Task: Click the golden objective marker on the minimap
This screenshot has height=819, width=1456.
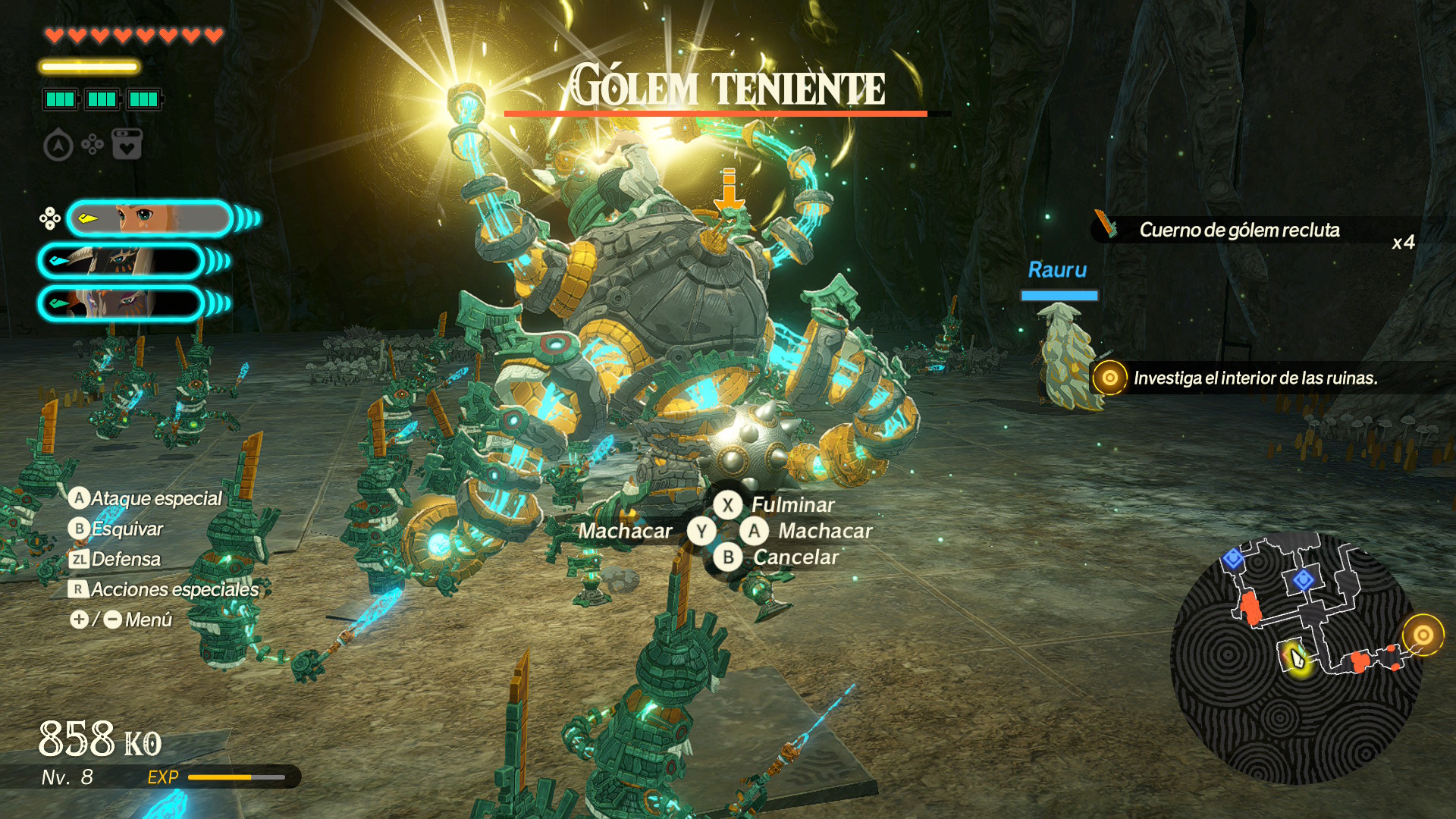Action: coord(1423,635)
